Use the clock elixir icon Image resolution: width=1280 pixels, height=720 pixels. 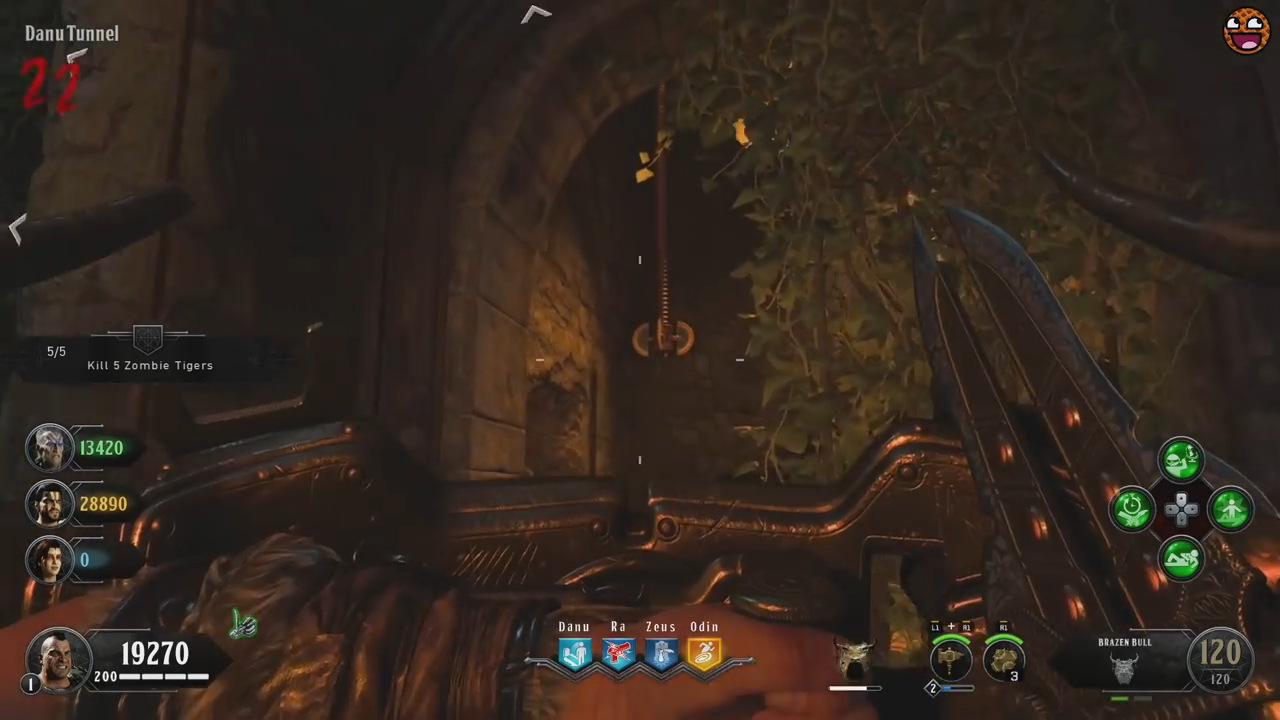(x=1133, y=510)
